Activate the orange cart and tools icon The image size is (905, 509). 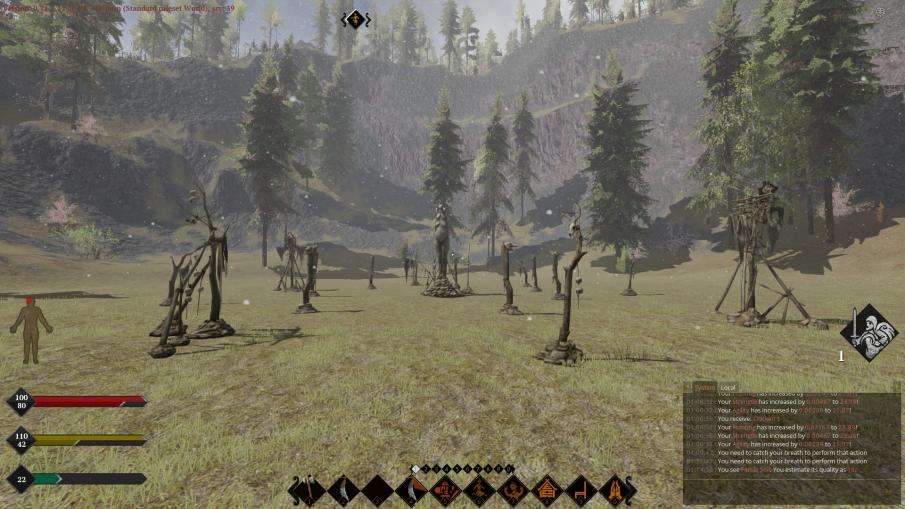445,490
